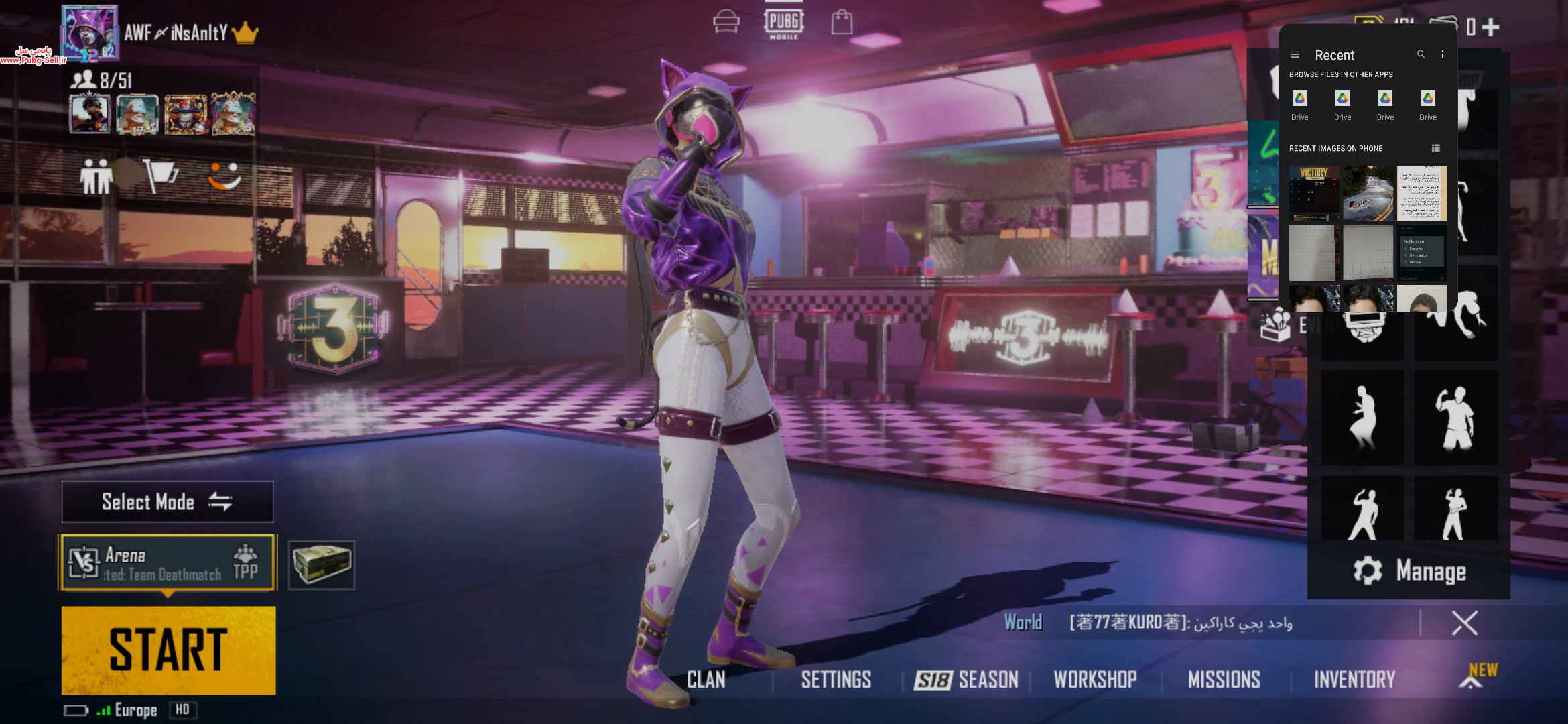Choose the Arena Team Deathmatch mode card
The image size is (1568, 724).
click(168, 562)
